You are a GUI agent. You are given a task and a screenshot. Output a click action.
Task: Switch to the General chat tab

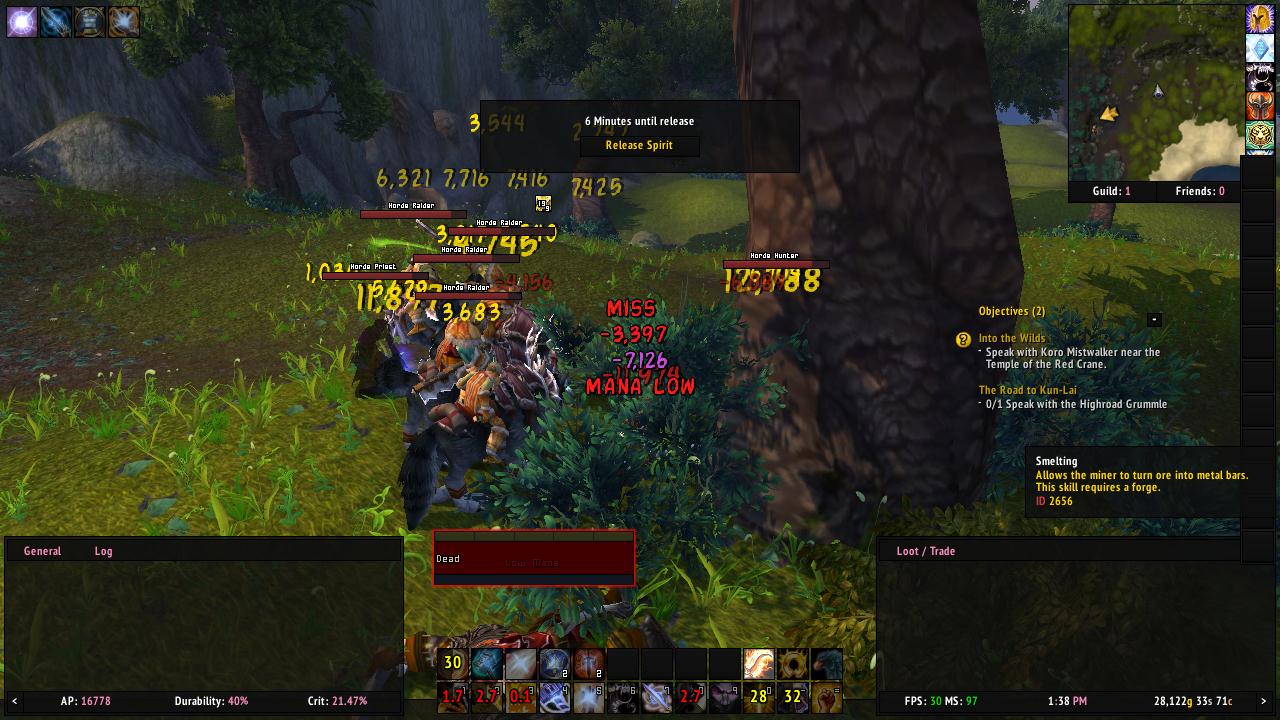tap(42, 551)
